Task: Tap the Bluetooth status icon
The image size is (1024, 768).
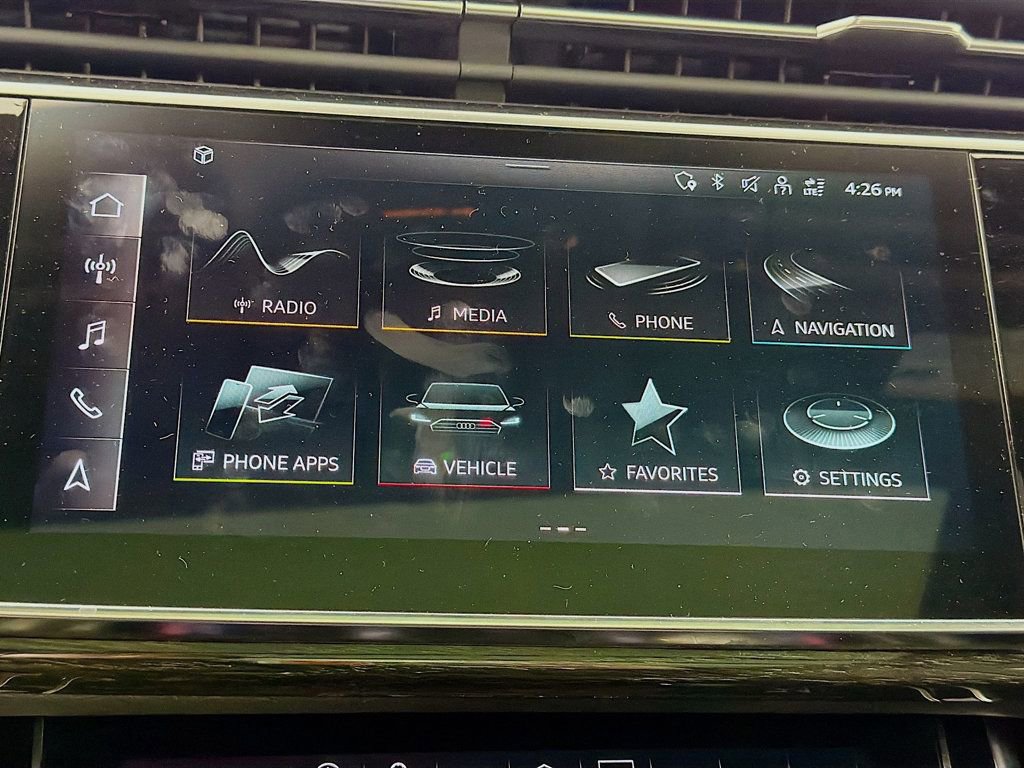Action: tap(717, 182)
